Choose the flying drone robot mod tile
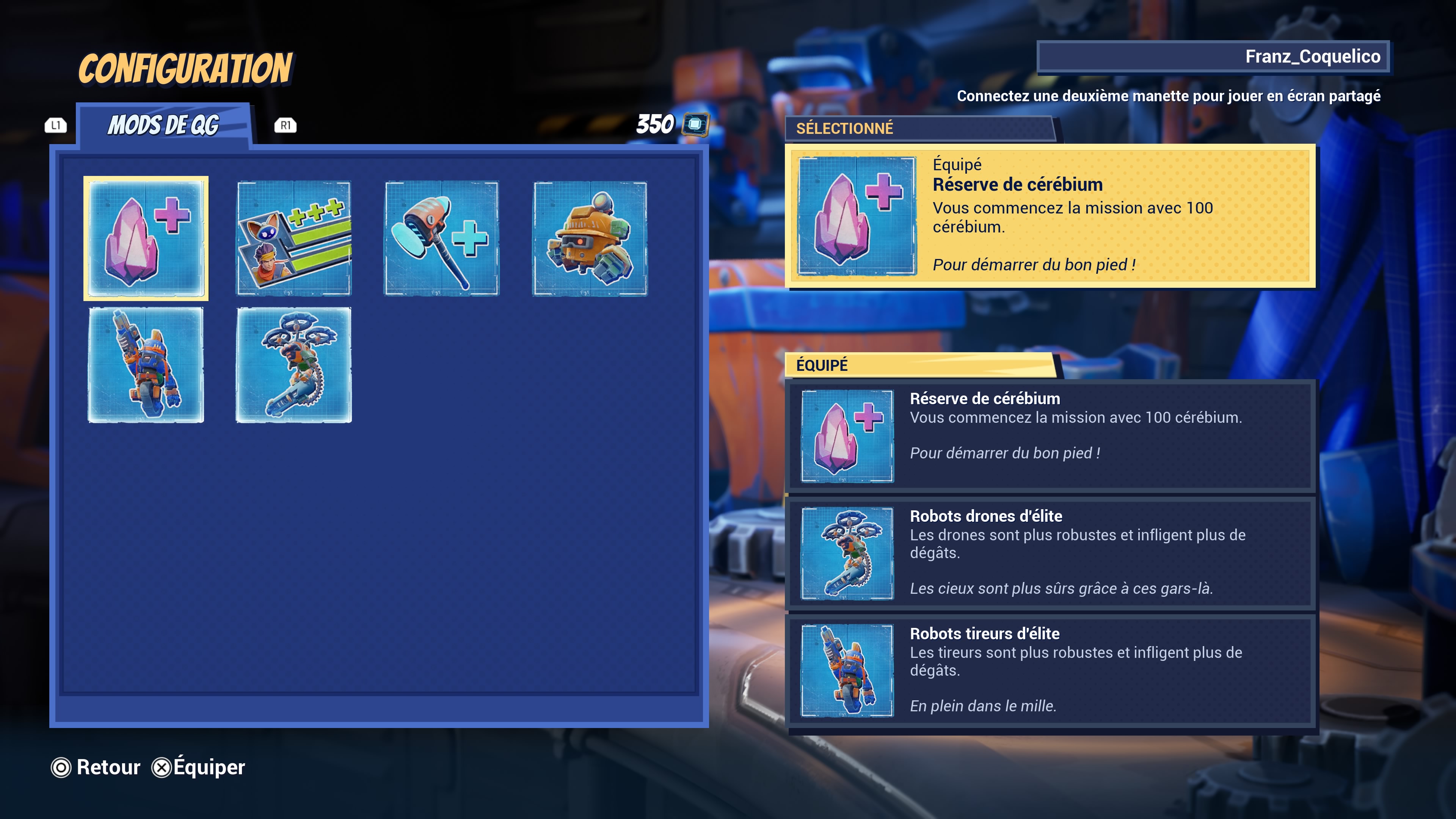This screenshot has height=819, width=1456. [x=294, y=364]
